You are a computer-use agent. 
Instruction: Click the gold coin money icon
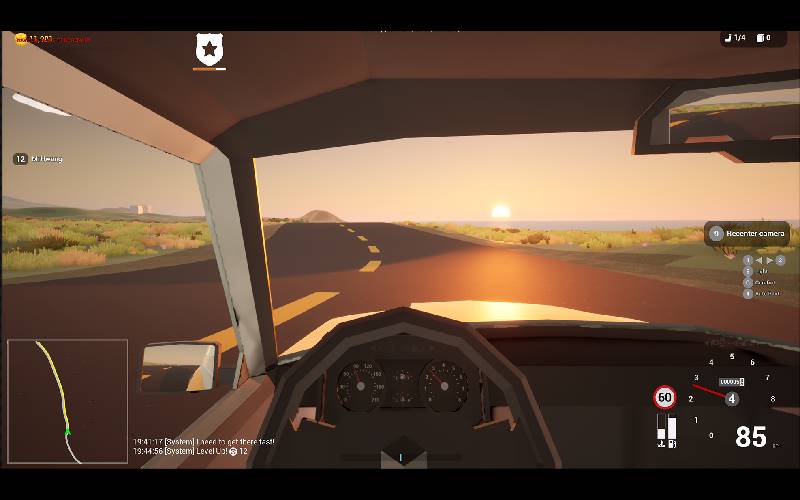[x=21, y=39]
